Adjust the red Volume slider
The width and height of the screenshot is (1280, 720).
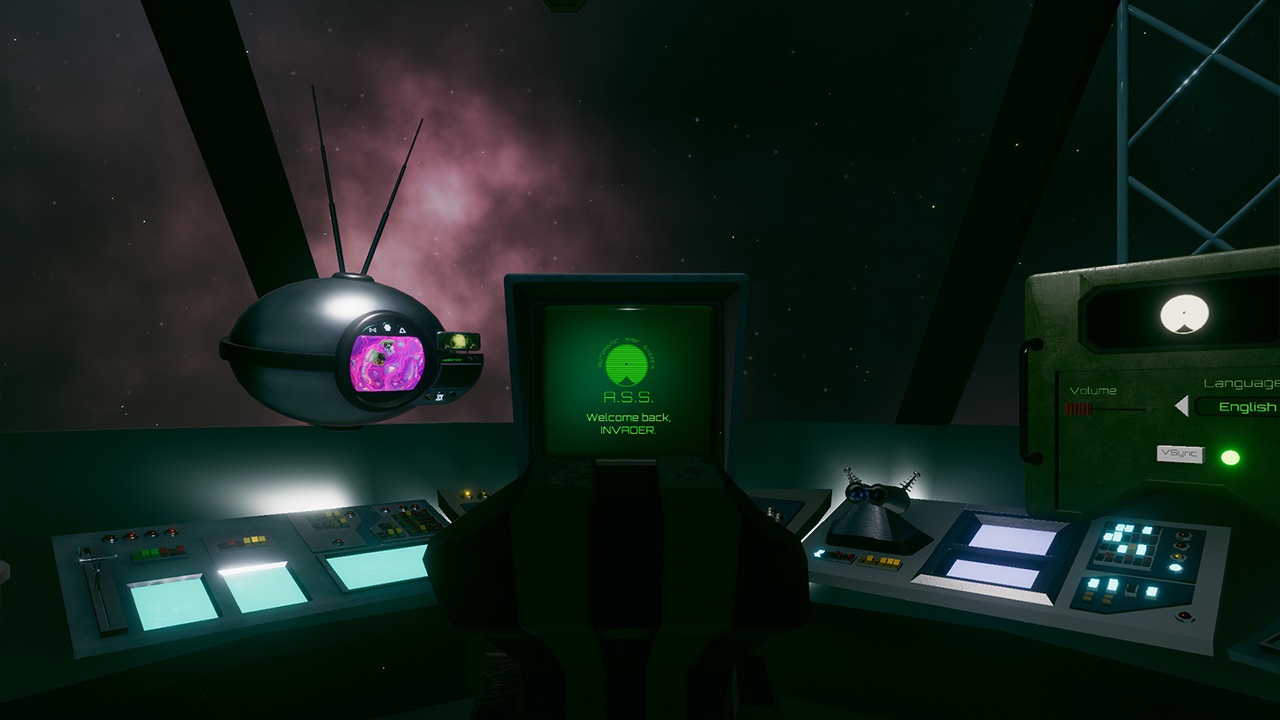pos(1077,408)
